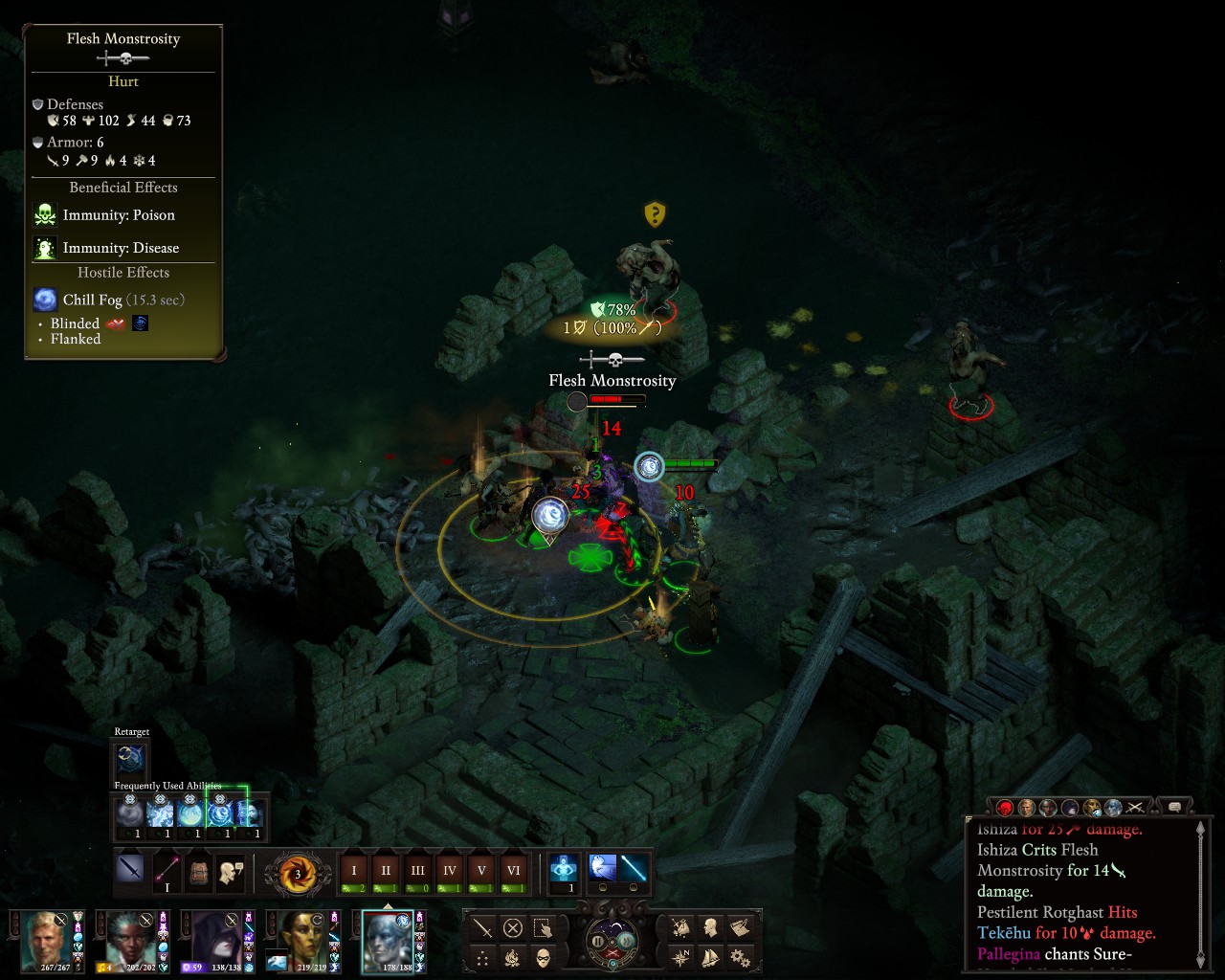Cancel the current action with the X button
The height and width of the screenshot is (980, 1225).
click(x=513, y=928)
